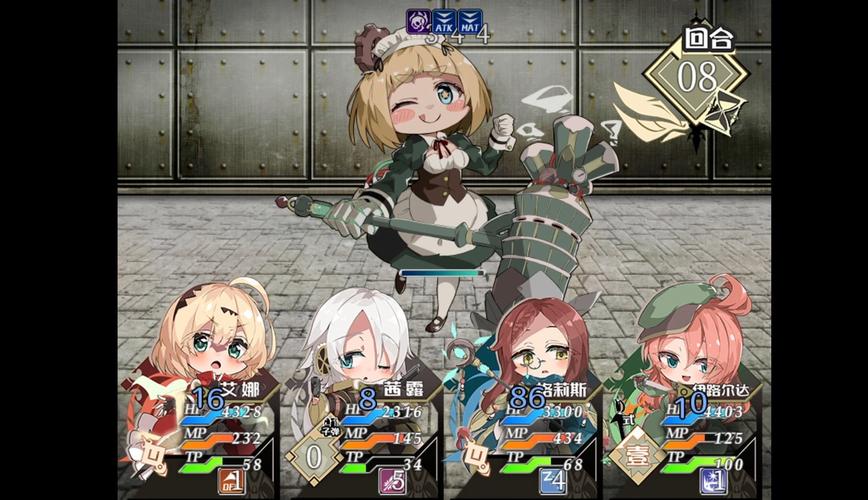Image resolution: width=868 pixels, height=500 pixels.
Task: Inspect the purple skull debuff icon
Action: pos(418,20)
